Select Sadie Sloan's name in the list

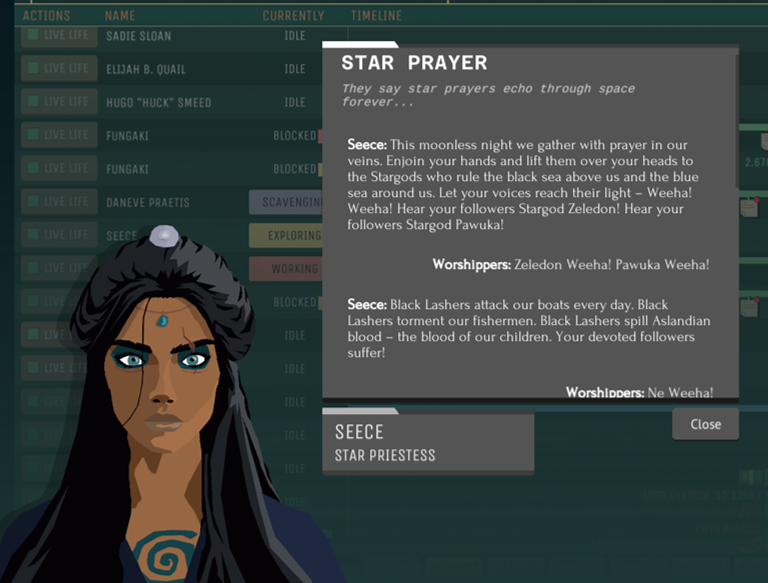[x=138, y=36]
